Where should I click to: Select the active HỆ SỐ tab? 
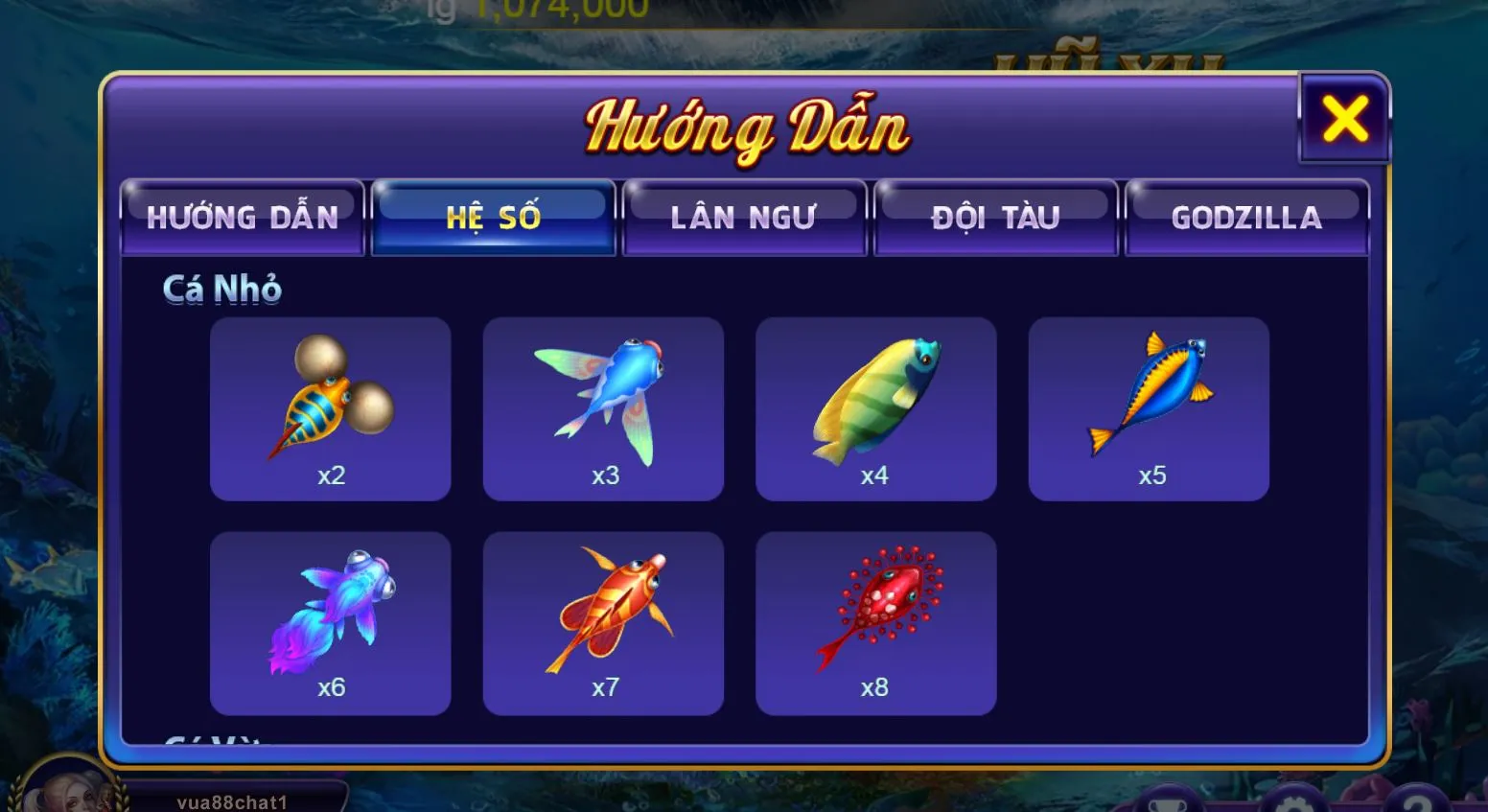(x=493, y=217)
